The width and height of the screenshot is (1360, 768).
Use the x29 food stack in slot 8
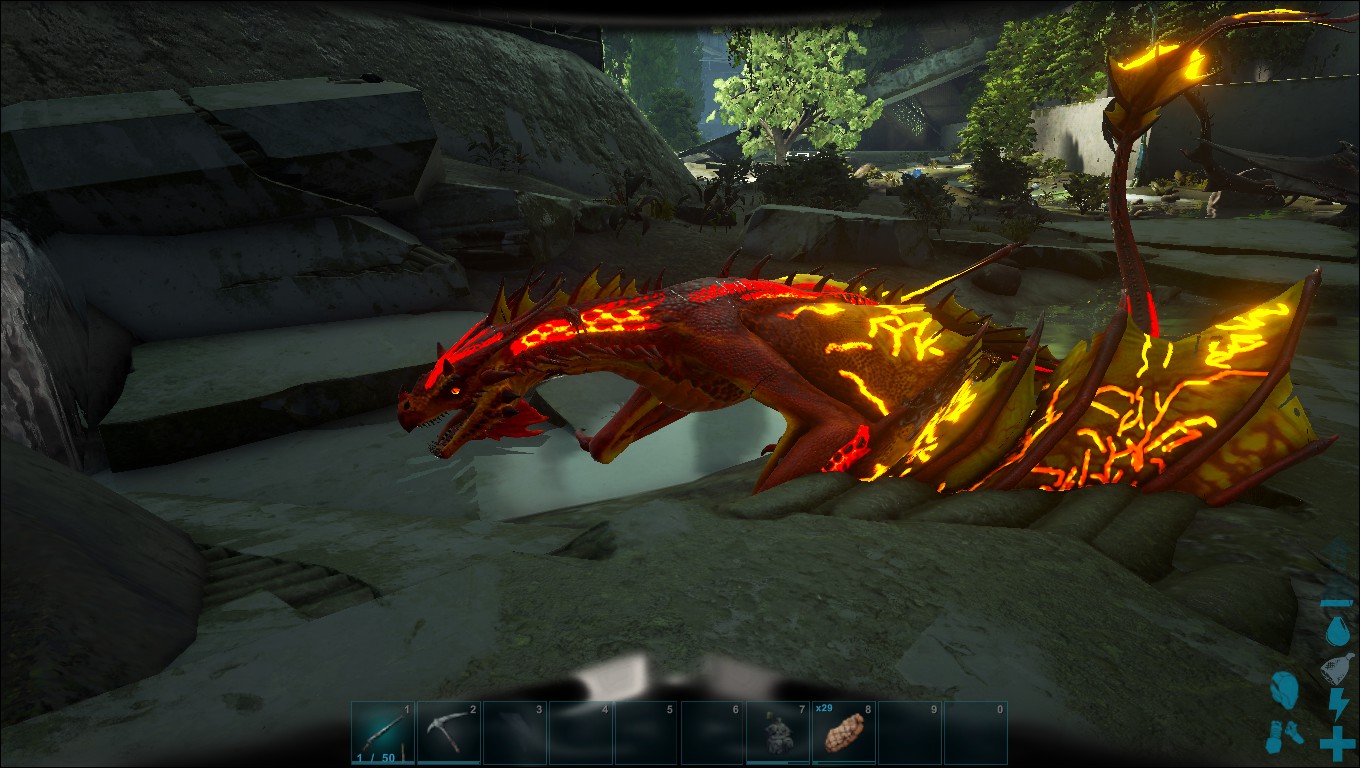tap(843, 733)
